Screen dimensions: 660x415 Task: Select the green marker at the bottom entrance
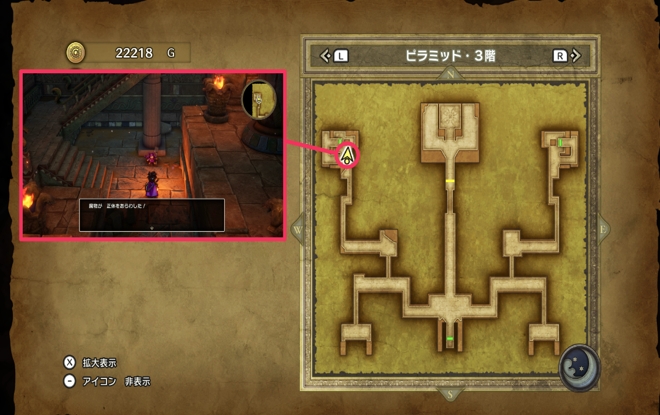click(x=450, y=340)
